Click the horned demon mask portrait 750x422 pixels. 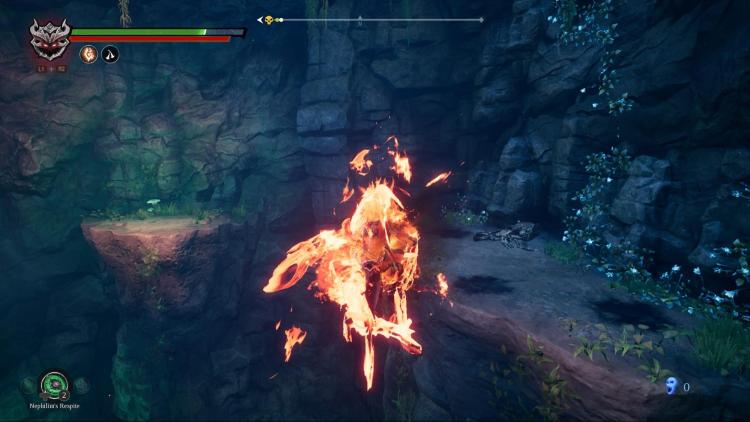point(49,39)
